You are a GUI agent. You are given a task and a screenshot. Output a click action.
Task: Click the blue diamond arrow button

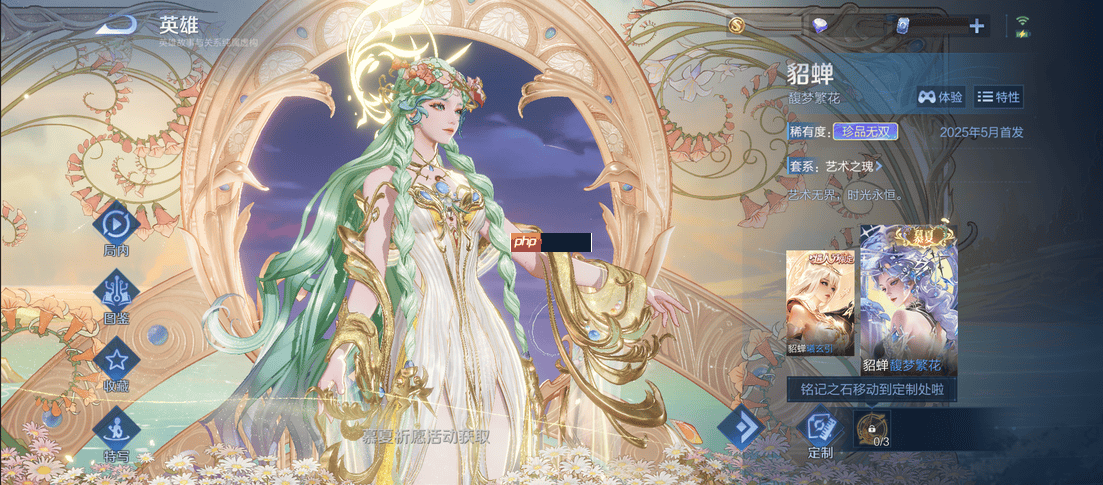coord(742,428)
